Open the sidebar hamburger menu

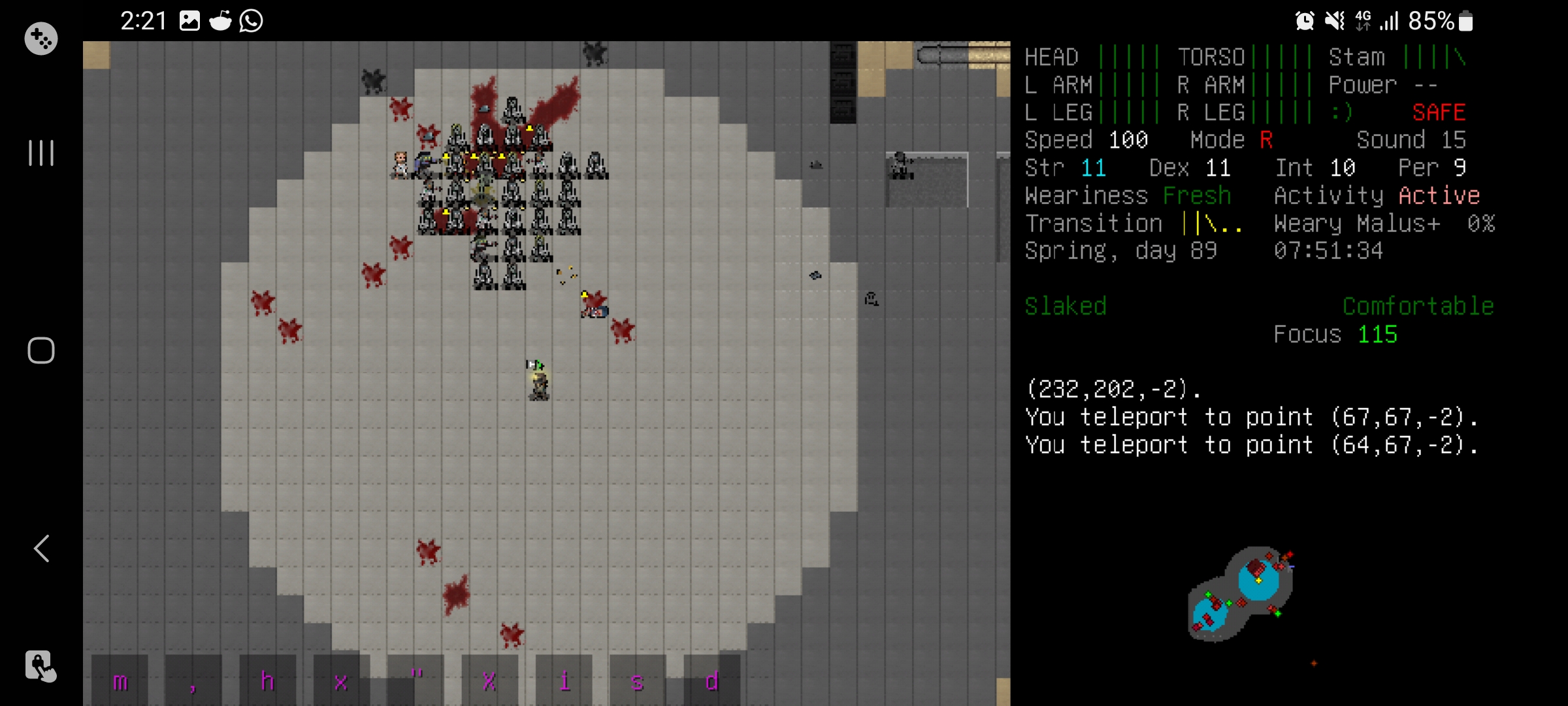coord(41,154)
